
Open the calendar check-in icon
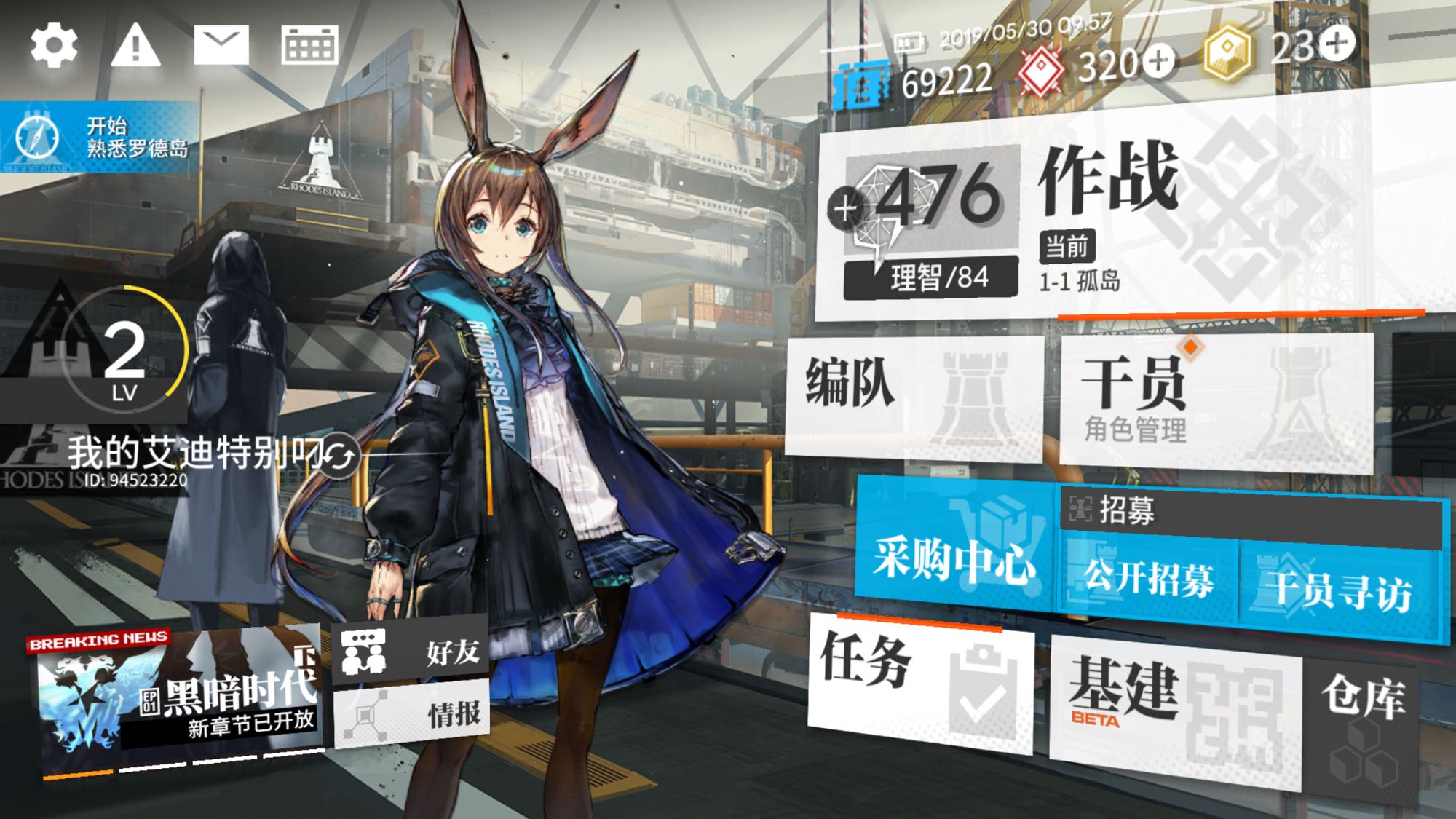(309, 45)
